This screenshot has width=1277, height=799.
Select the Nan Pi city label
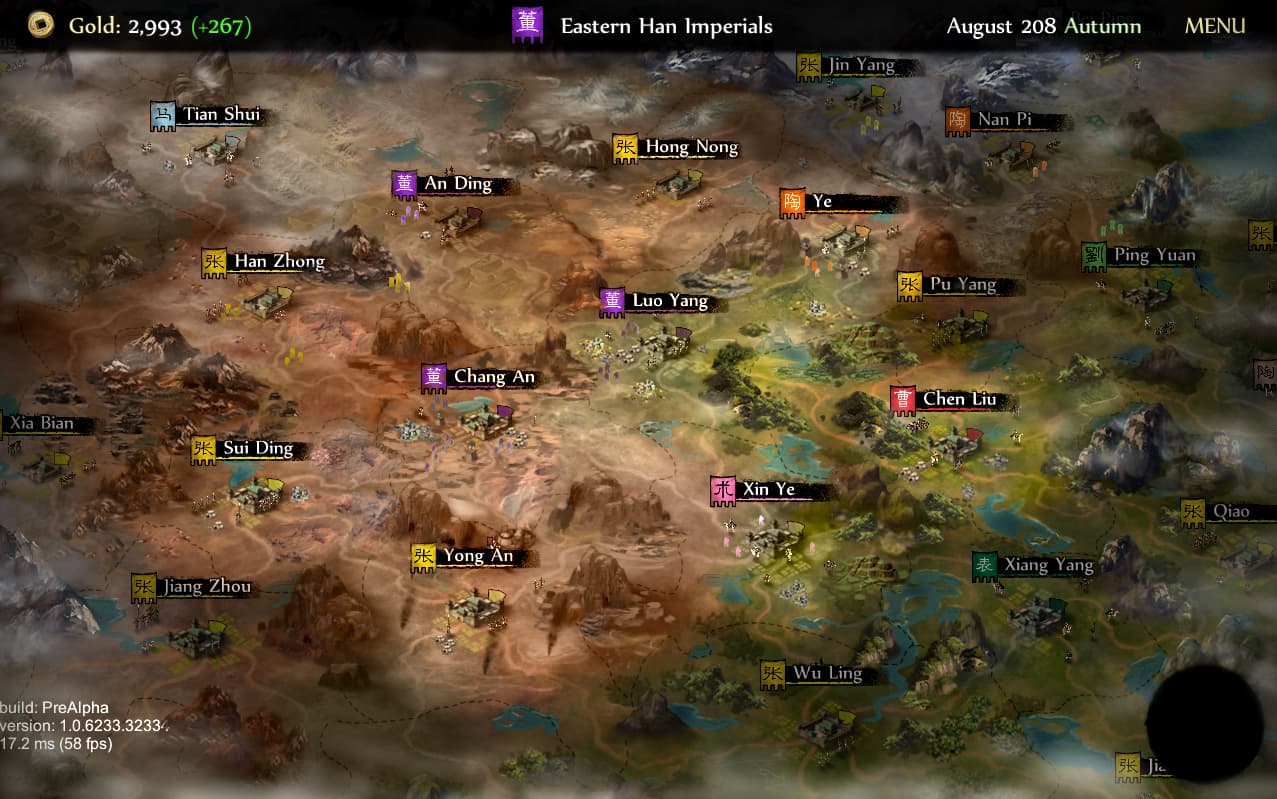coord(1004,120)
